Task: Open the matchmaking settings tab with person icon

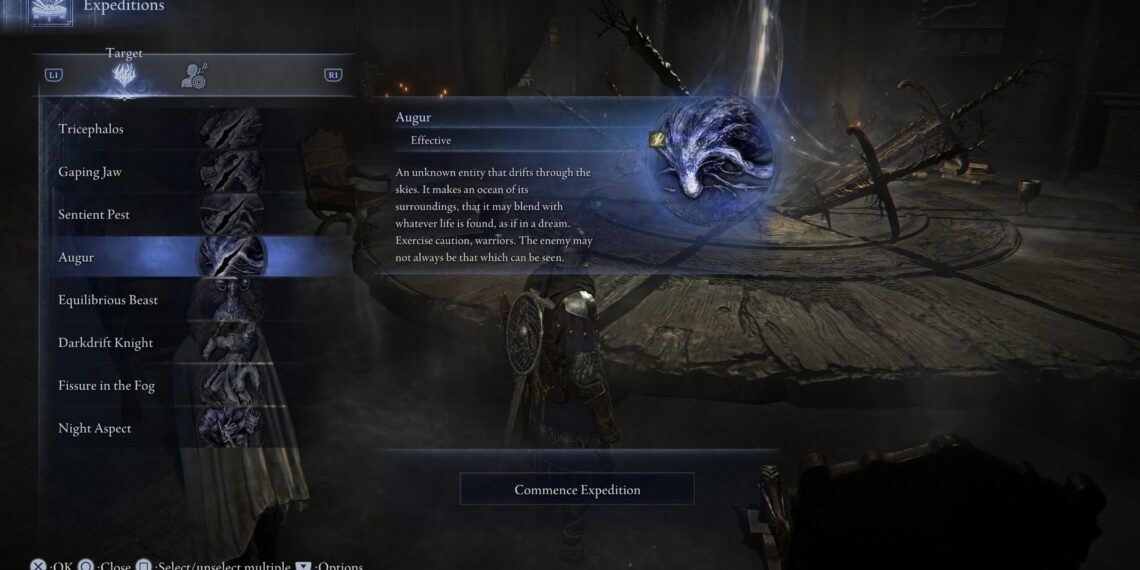Action: (194, 75)
